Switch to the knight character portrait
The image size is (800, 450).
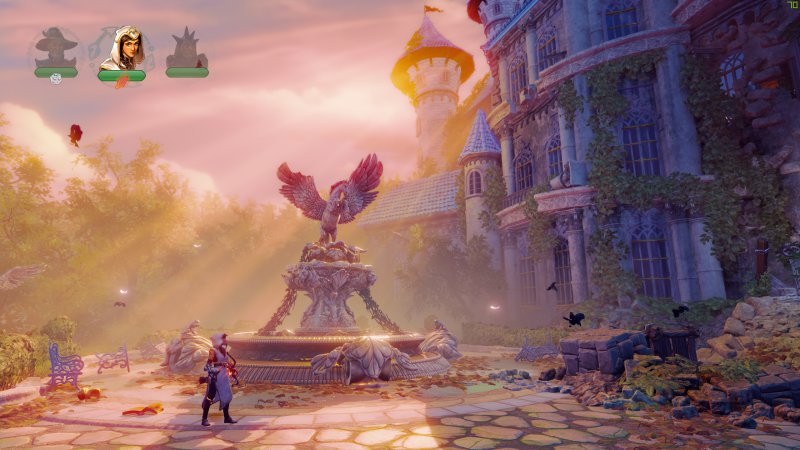[x=187, y=50]
